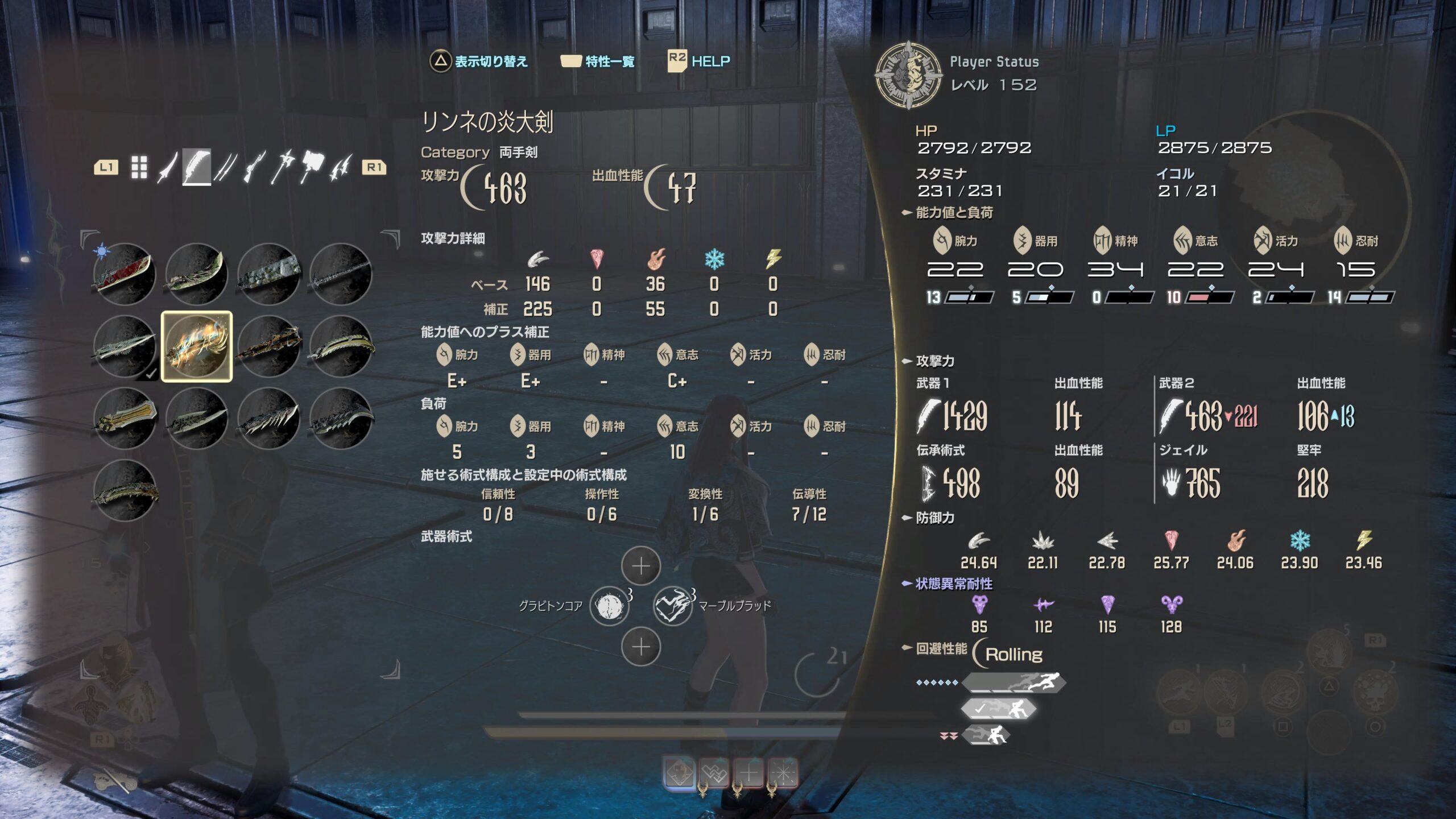Viewport: 1456px width, 819px height.
Task: Pick the flaming Rinne greatsword slot
Action: pyautogui.click(x=197, y=346)
